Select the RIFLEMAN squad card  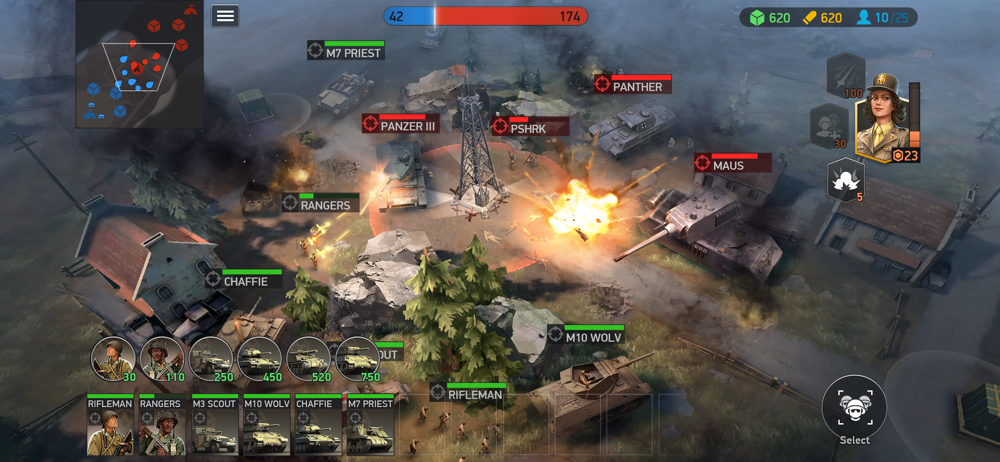click(110, 425)
